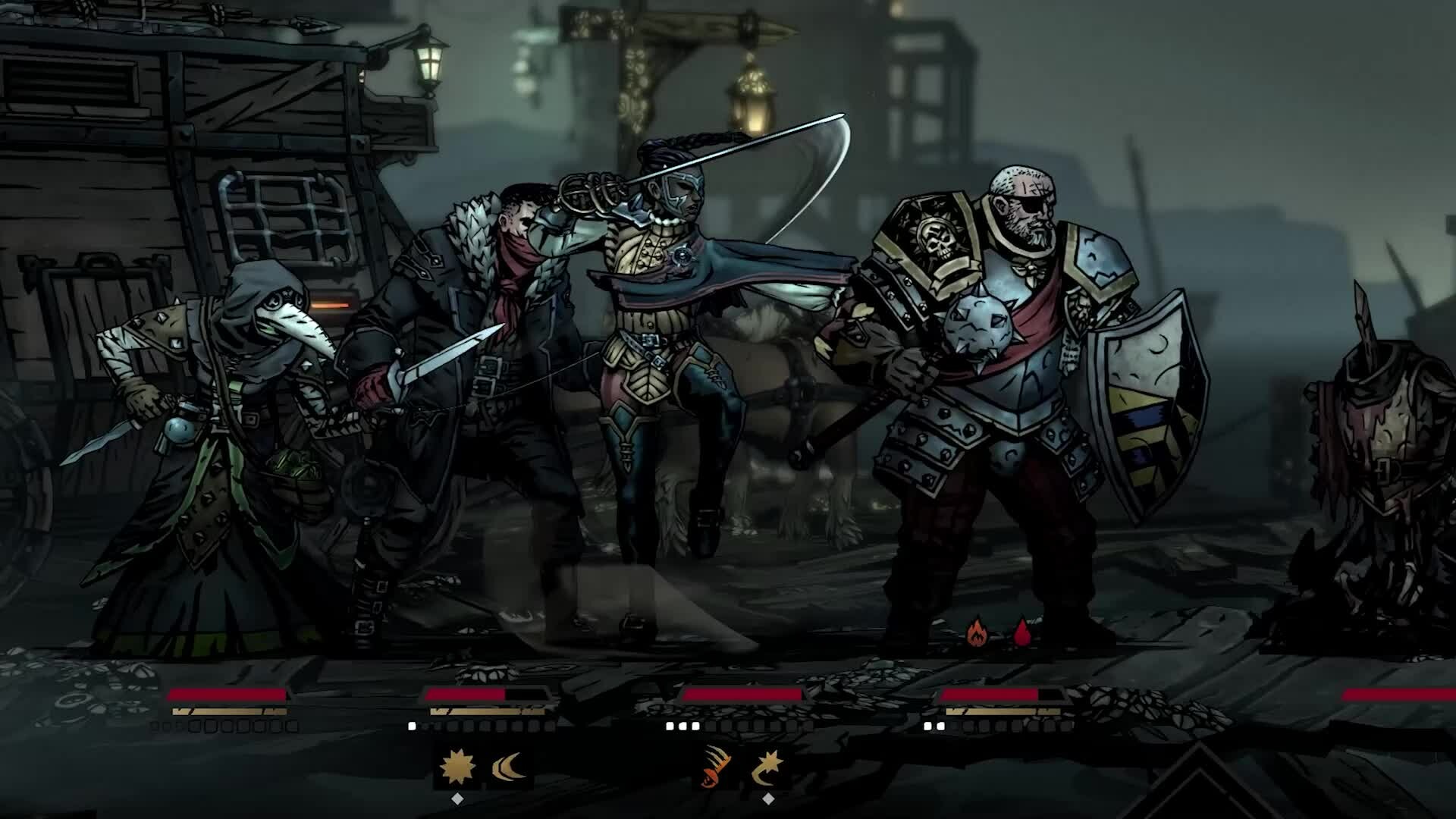1456x819 pixels.
Task: Inspect the orange riposte sword token
Action: (x=717, y=767)
